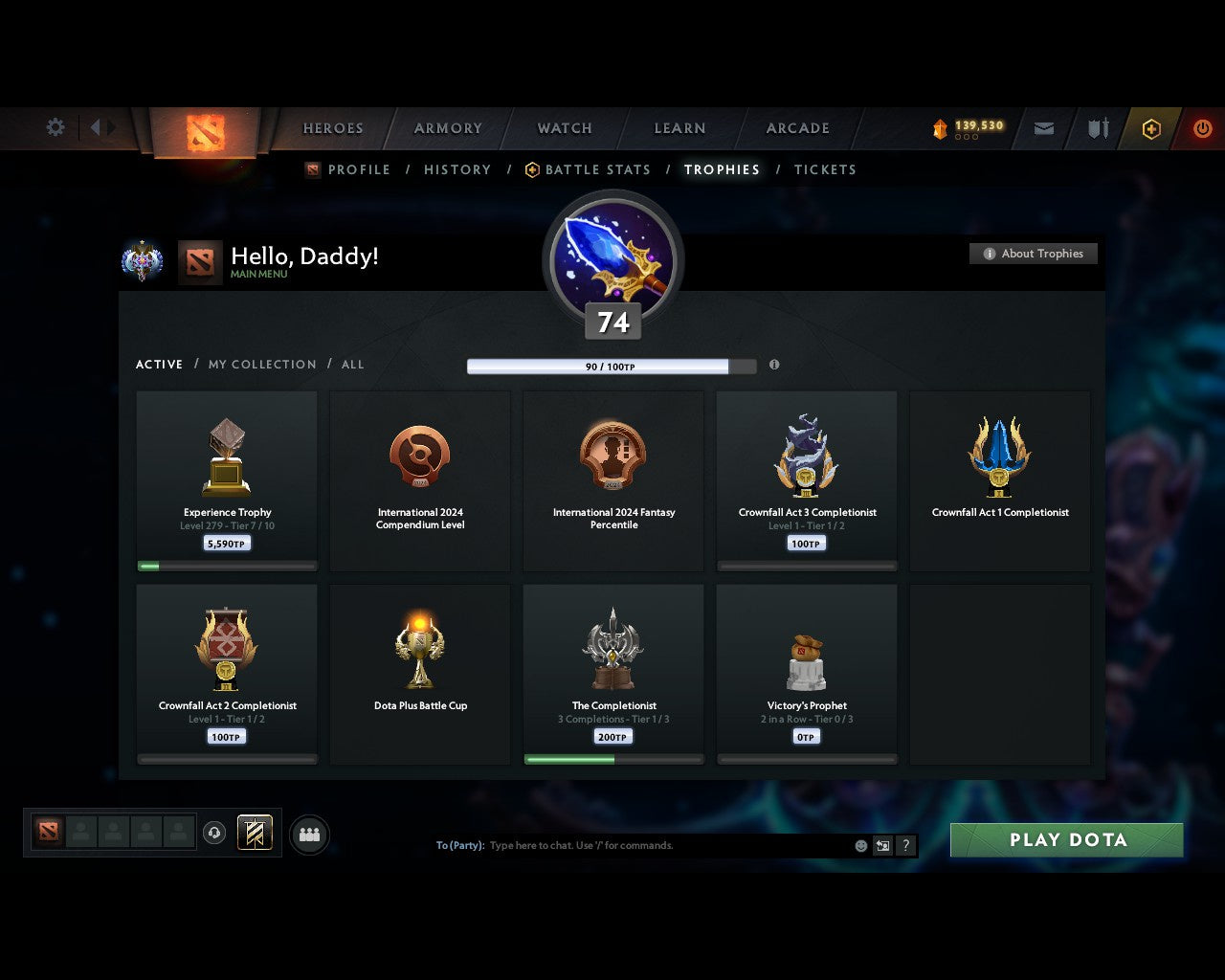Image resolution: width=1225 pixels, height=980 pixels.
Task: Click the shield and sword Armory icon
Action: pyautogui.click(x=1097, y=128)
